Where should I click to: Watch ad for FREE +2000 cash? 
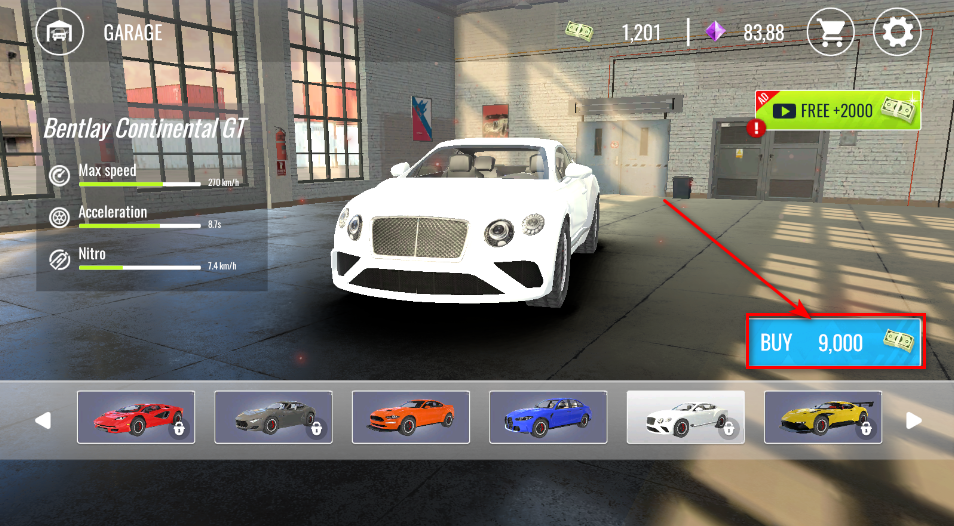tap(838, 110)
